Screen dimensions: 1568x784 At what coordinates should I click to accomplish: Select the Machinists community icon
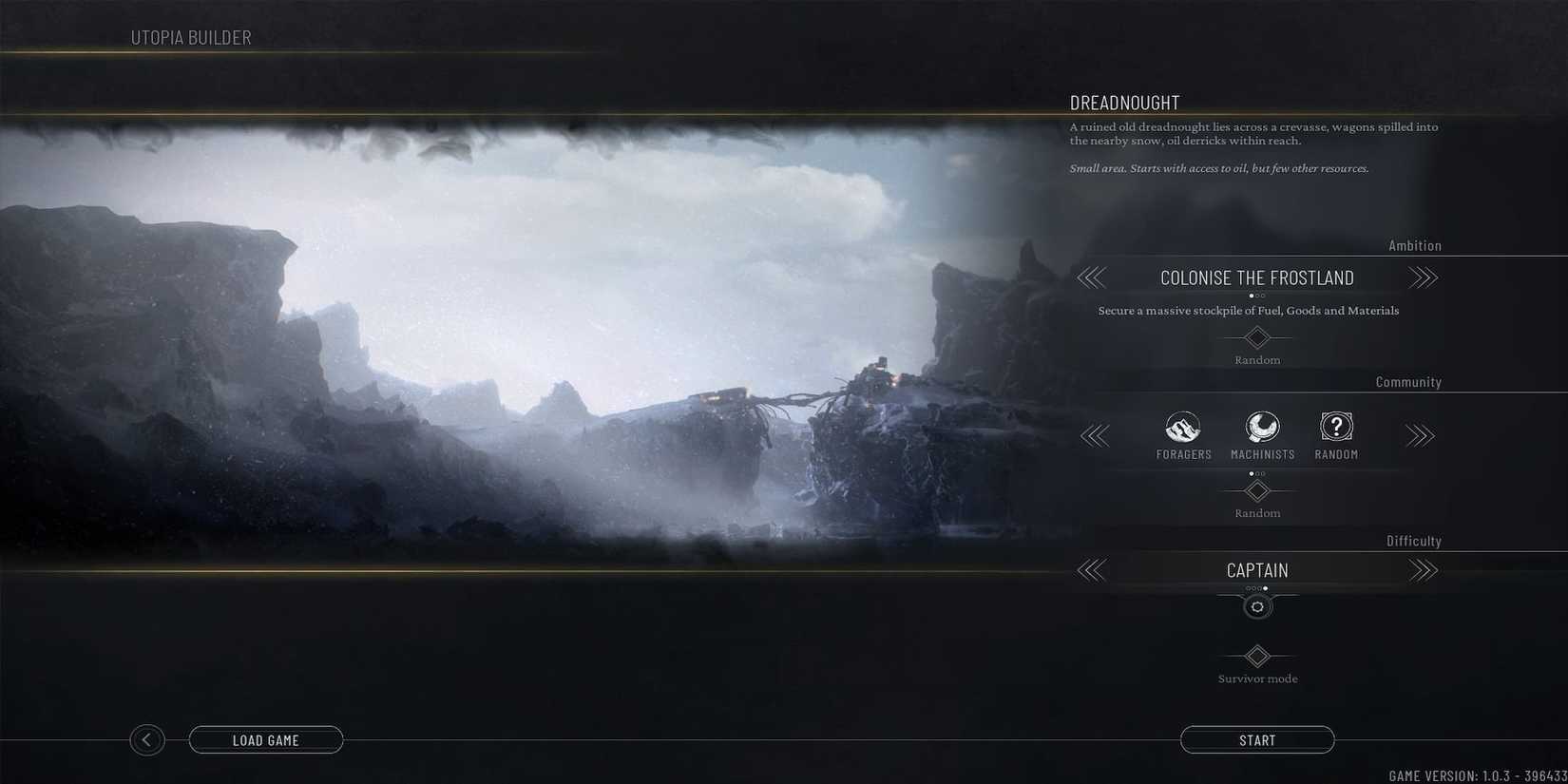click(x=1261, y=428)
